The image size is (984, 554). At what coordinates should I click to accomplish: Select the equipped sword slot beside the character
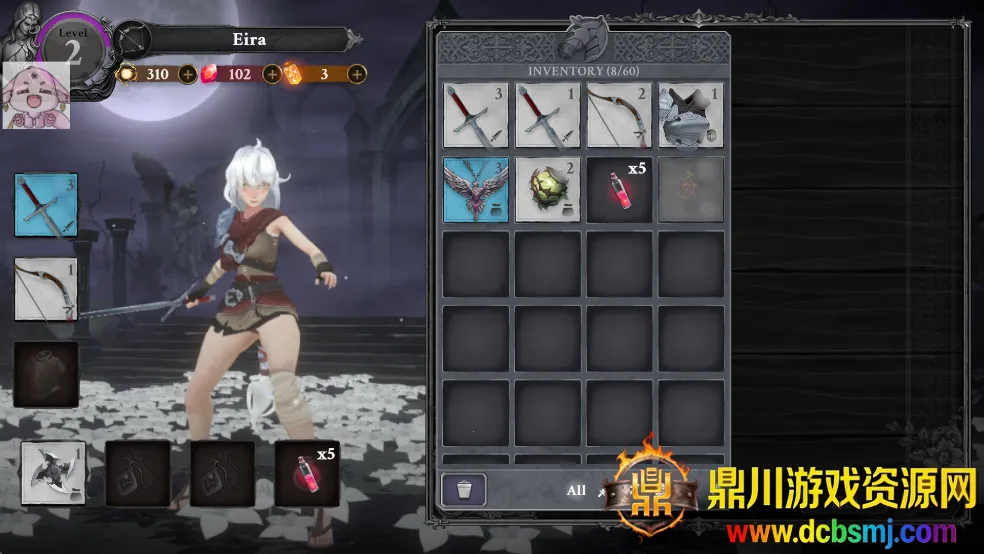coord(46,205)
